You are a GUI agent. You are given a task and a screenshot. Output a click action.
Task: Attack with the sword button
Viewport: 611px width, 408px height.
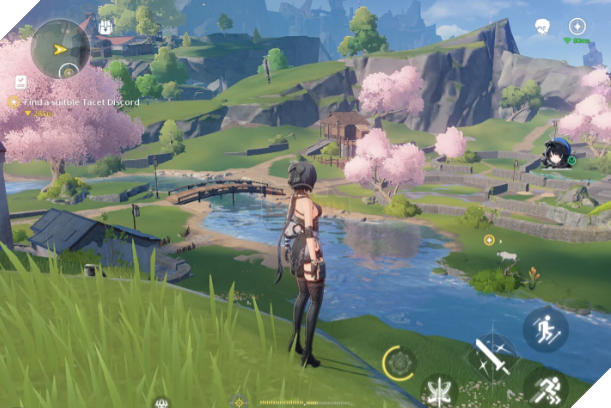[x=492, y=355]
